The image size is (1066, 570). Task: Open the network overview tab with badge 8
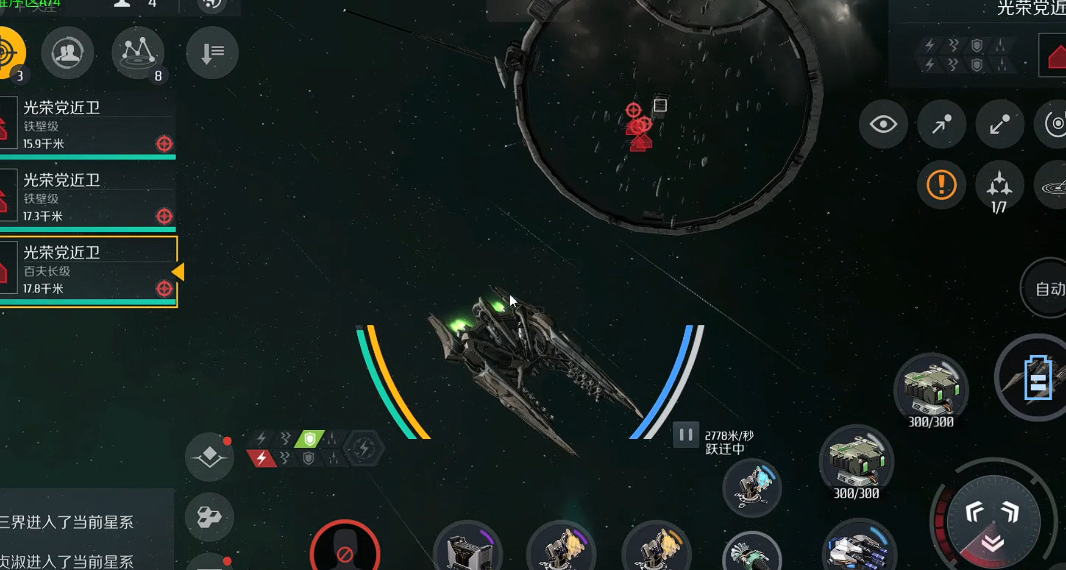click(138, 52)
